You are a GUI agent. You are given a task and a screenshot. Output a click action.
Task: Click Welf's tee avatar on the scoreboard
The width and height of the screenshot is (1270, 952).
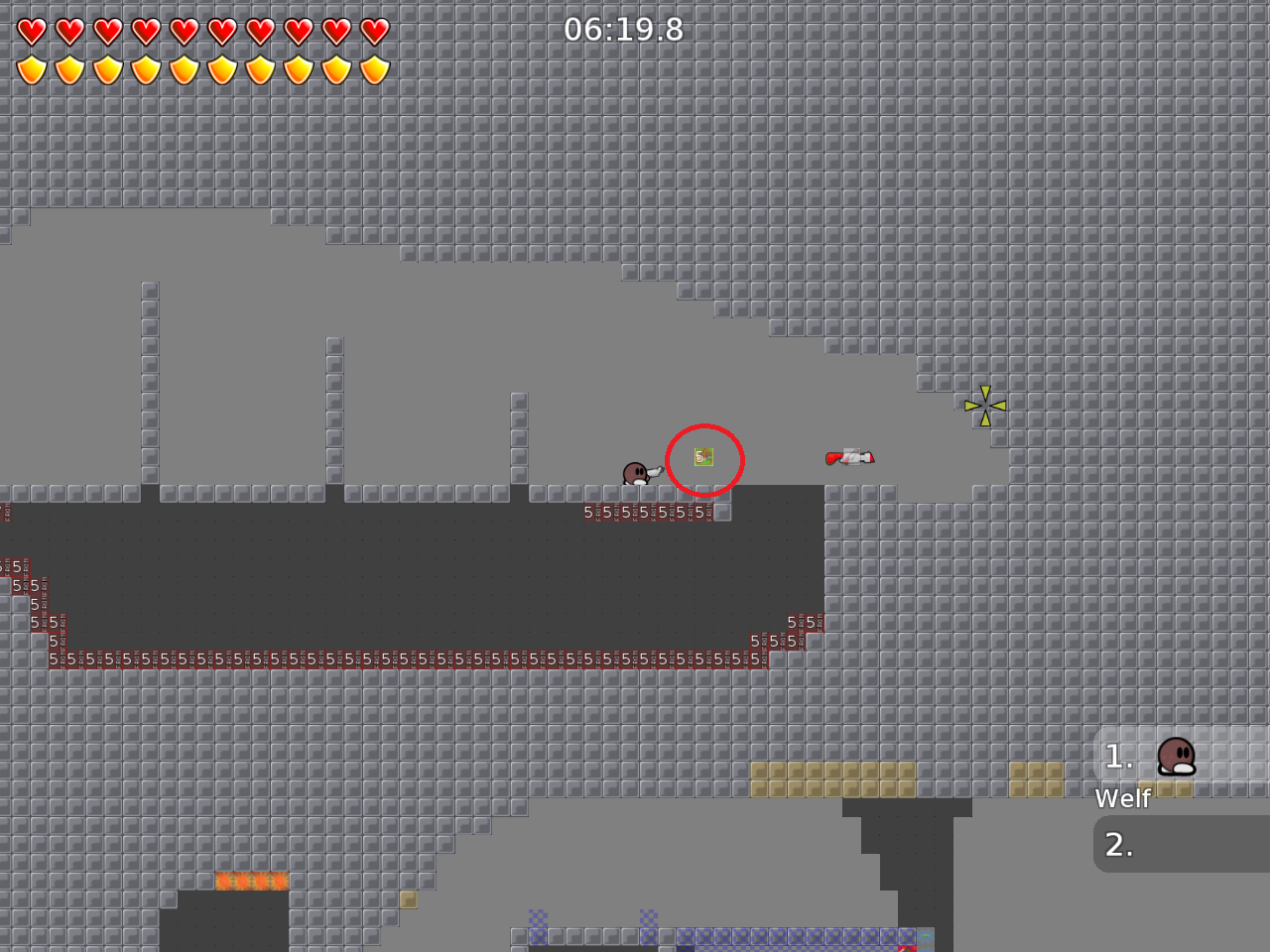pyautogui.click(x=1177, y=757)
